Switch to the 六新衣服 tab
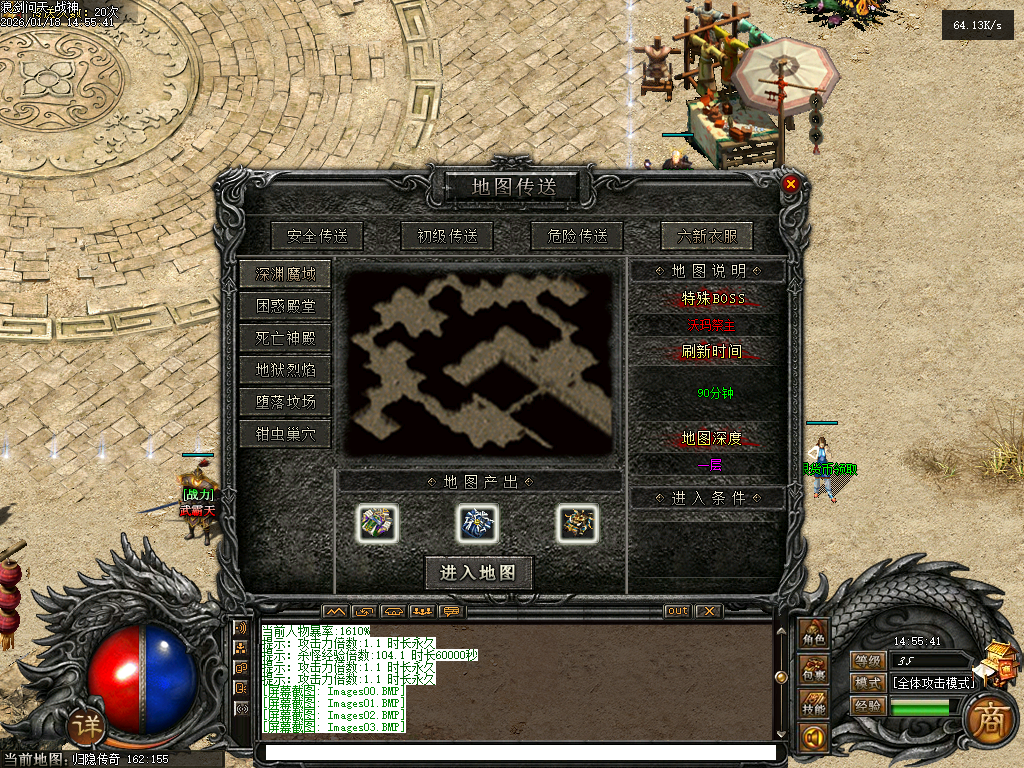This screenshot has width=1024, height=768. click(707, 236)
